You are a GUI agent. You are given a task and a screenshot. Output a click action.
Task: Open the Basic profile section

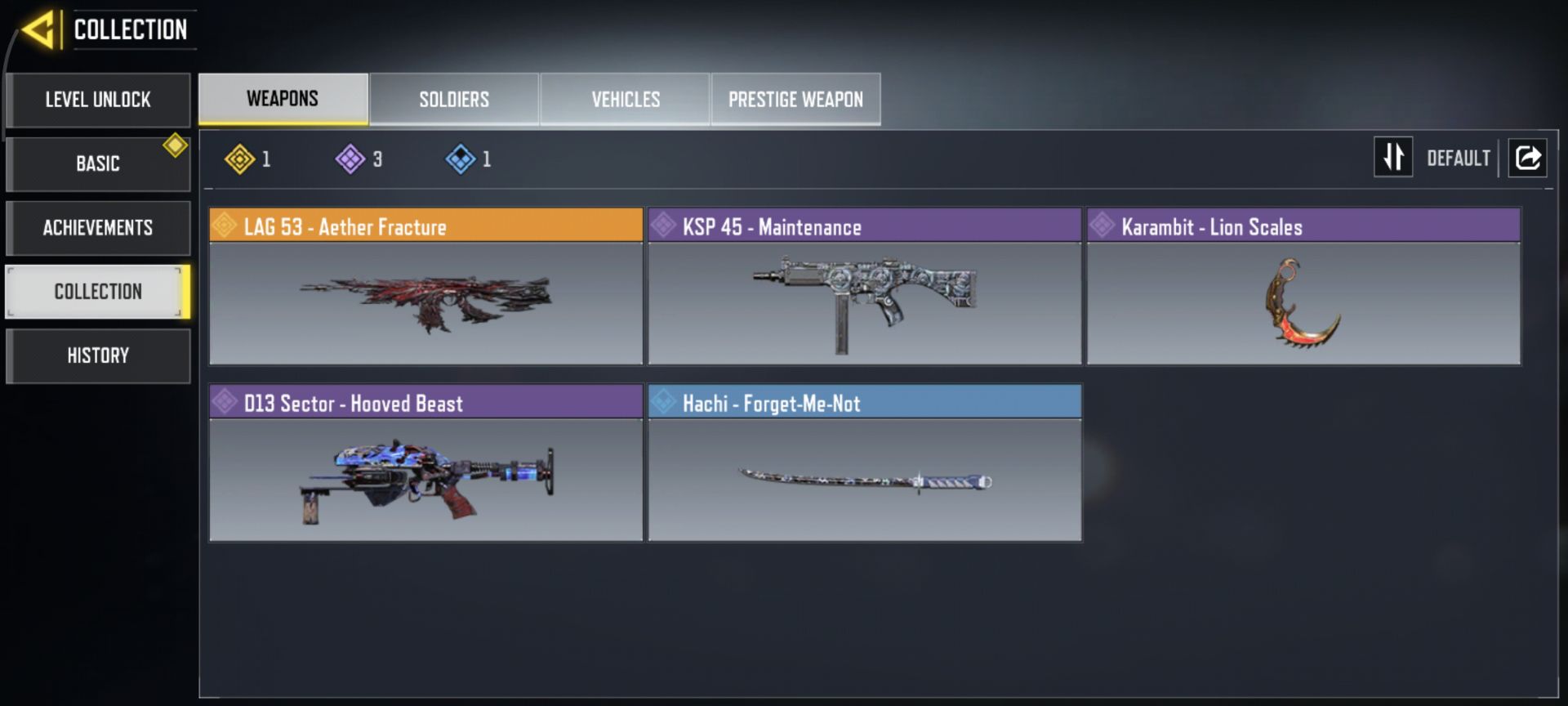coord(98,163)
